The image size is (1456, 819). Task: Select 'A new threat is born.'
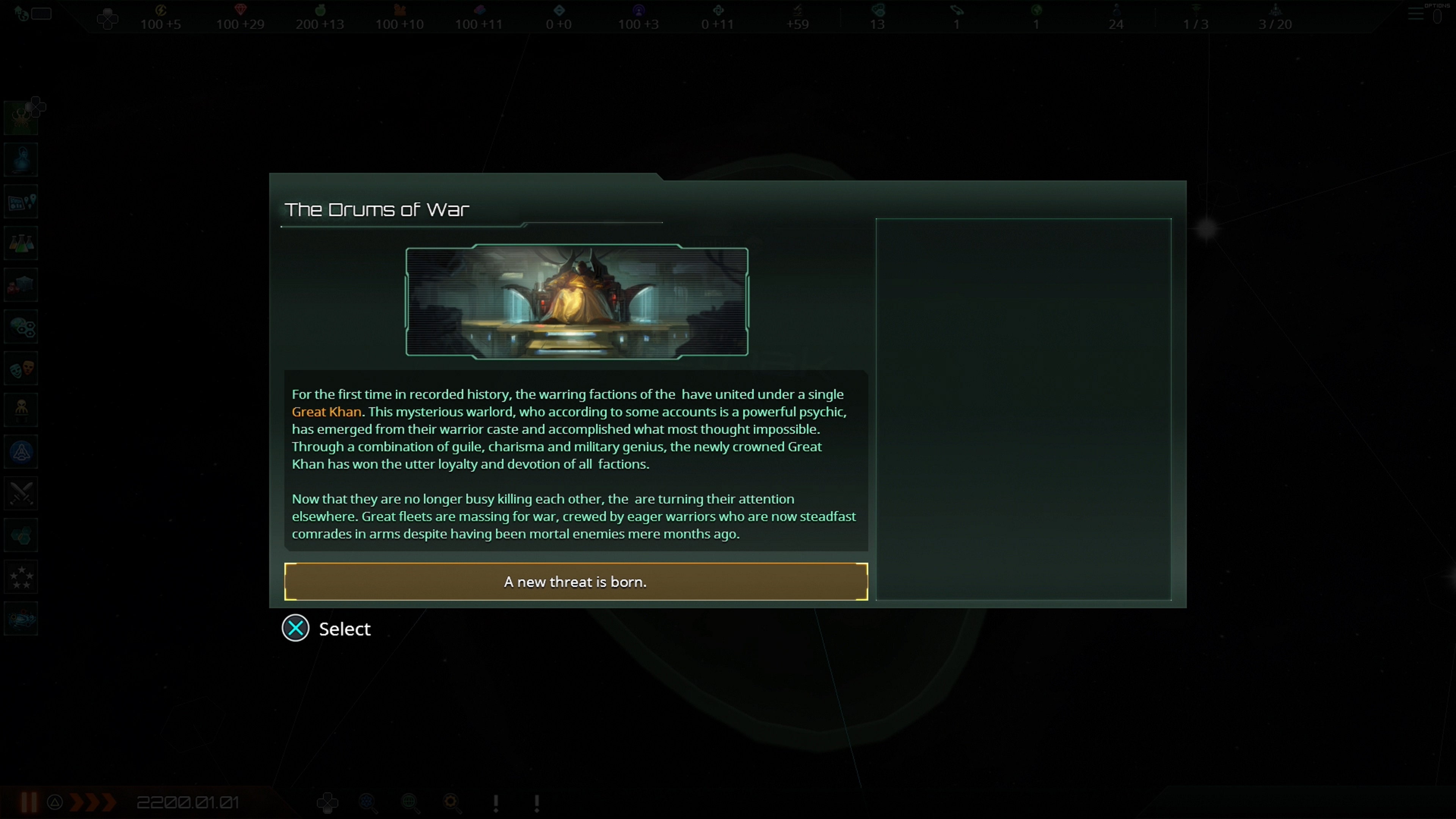coord(575,582)
